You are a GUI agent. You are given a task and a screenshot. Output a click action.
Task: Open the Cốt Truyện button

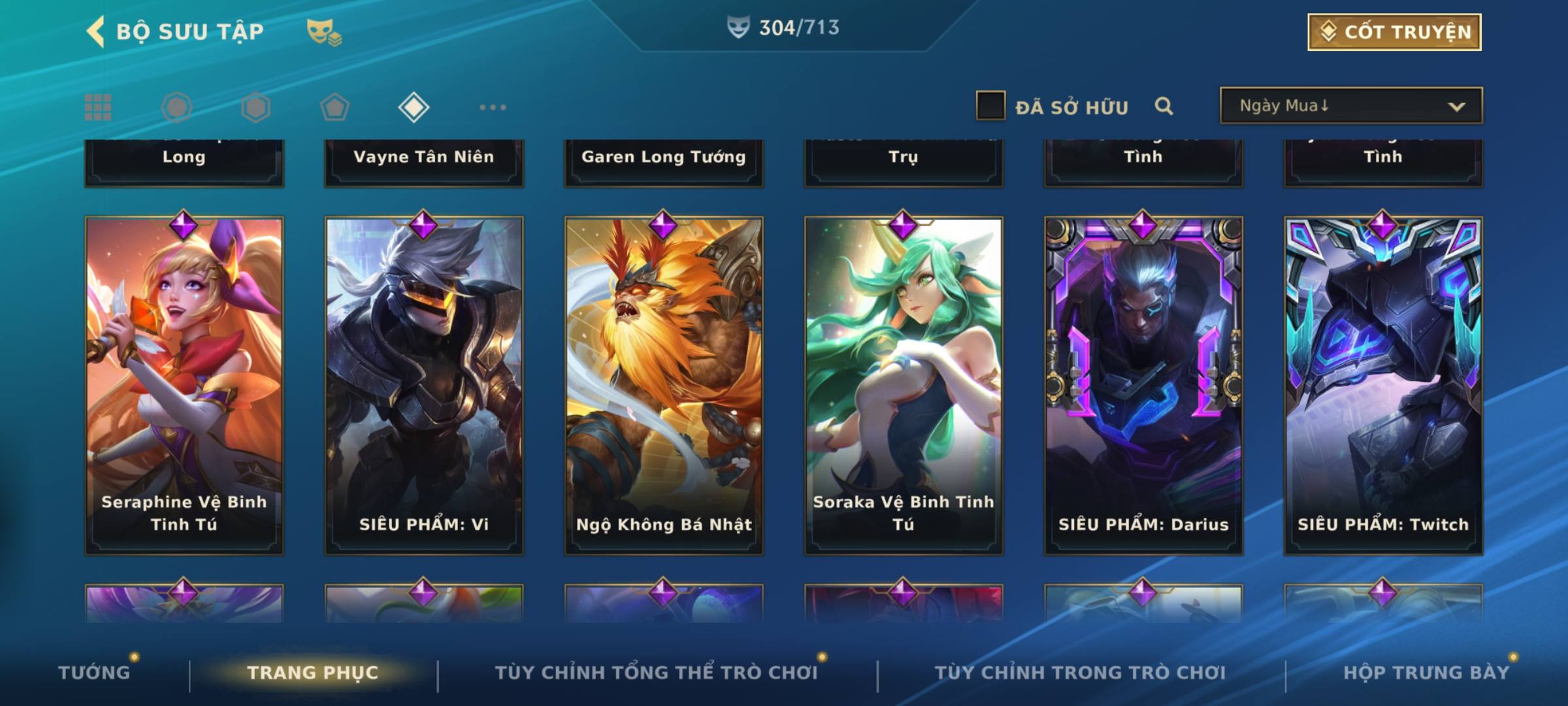click(1394, 32)
